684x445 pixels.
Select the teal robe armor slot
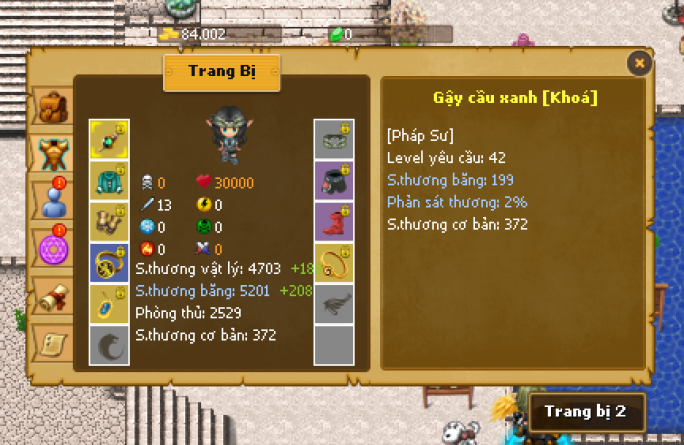coord(108,180)
